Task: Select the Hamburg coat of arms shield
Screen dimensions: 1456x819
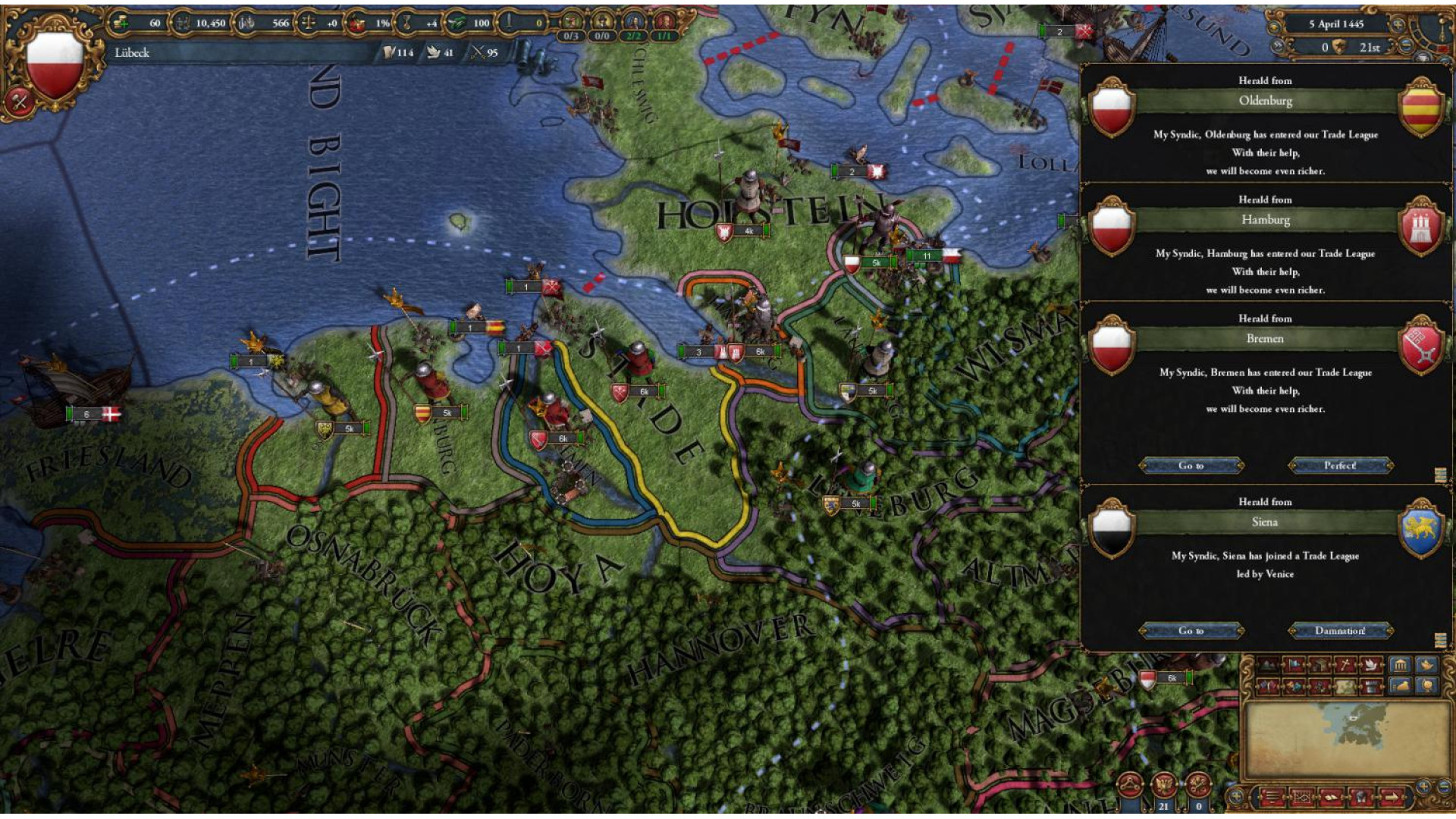Action: (1420, 227)
